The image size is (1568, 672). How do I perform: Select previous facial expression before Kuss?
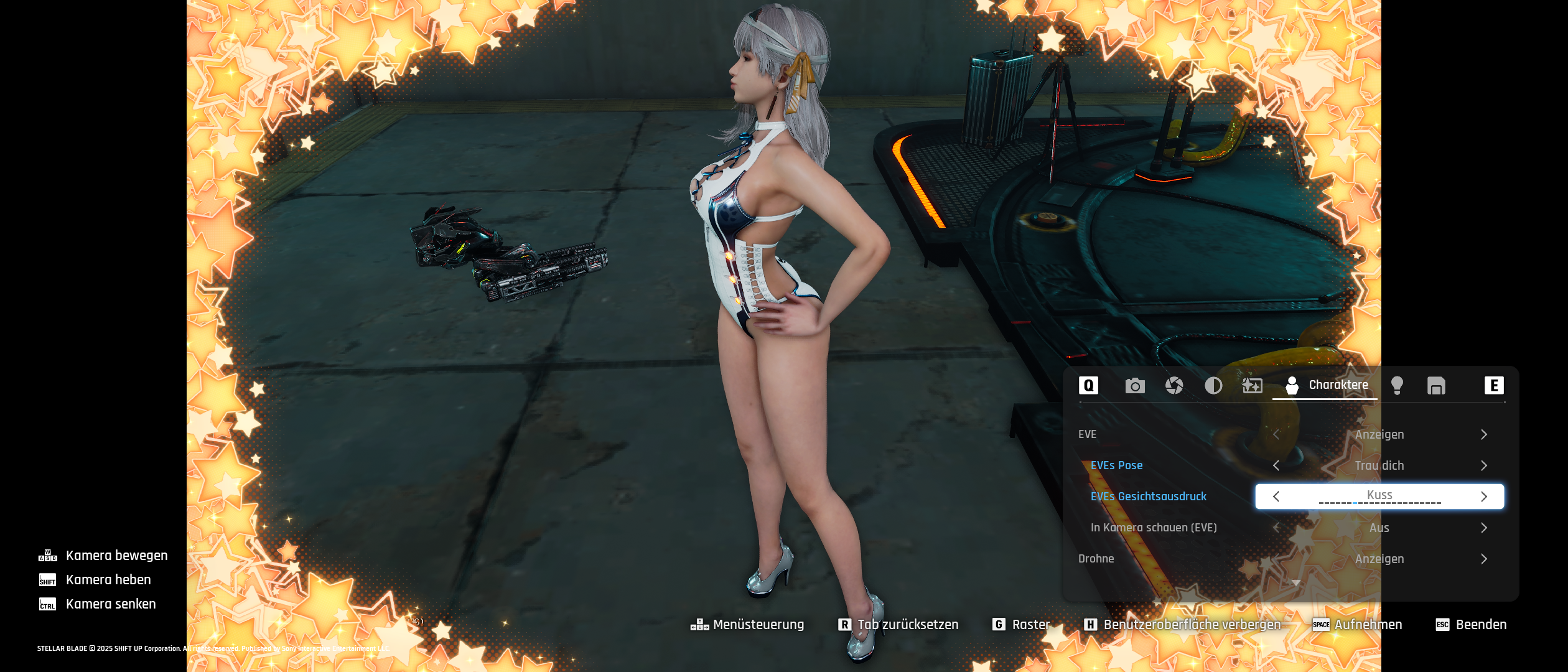pos(1276,497)
